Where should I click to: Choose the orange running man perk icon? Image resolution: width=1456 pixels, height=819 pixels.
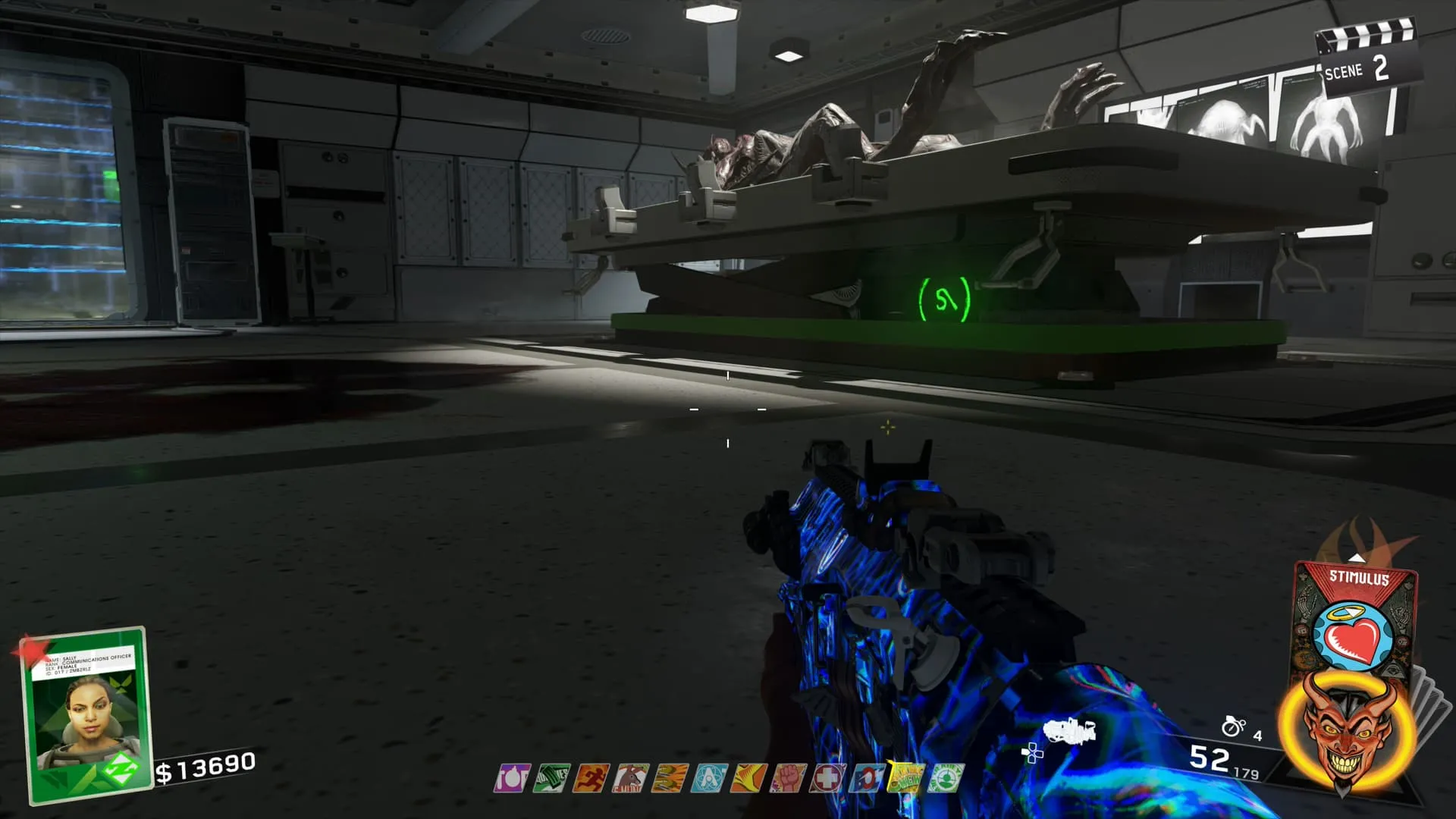(x=591, y=778)
